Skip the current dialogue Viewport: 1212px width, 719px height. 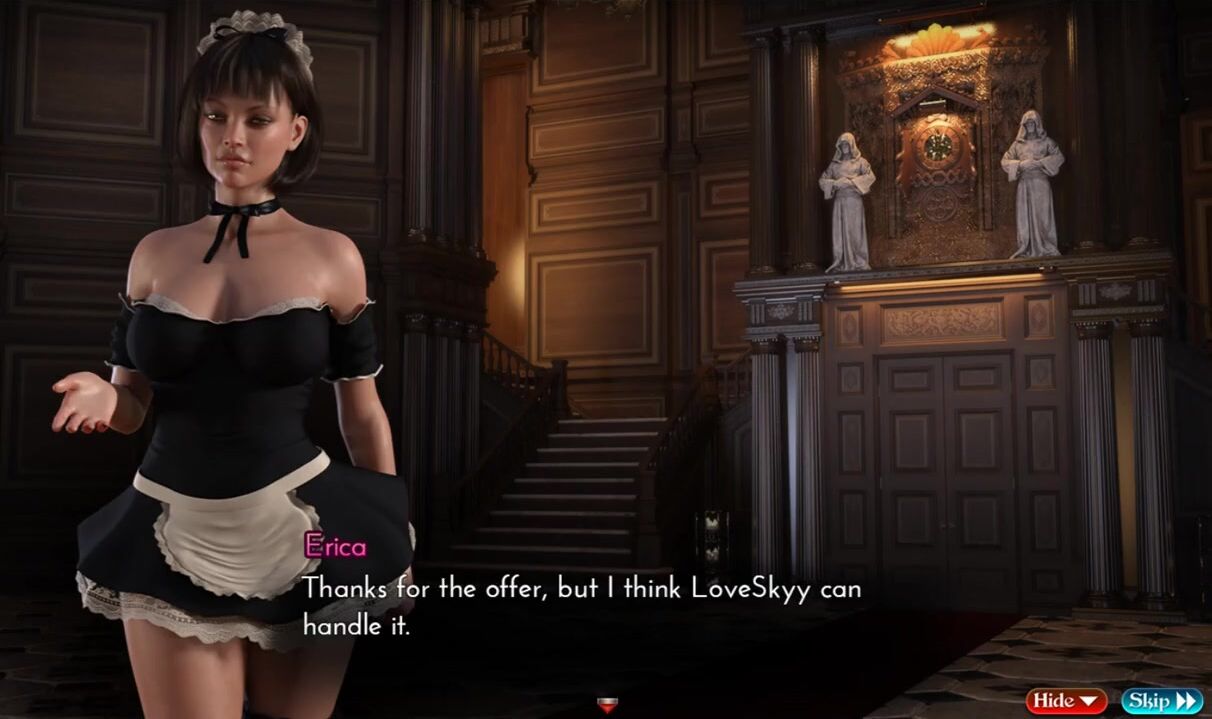(x=1160, y=701)
